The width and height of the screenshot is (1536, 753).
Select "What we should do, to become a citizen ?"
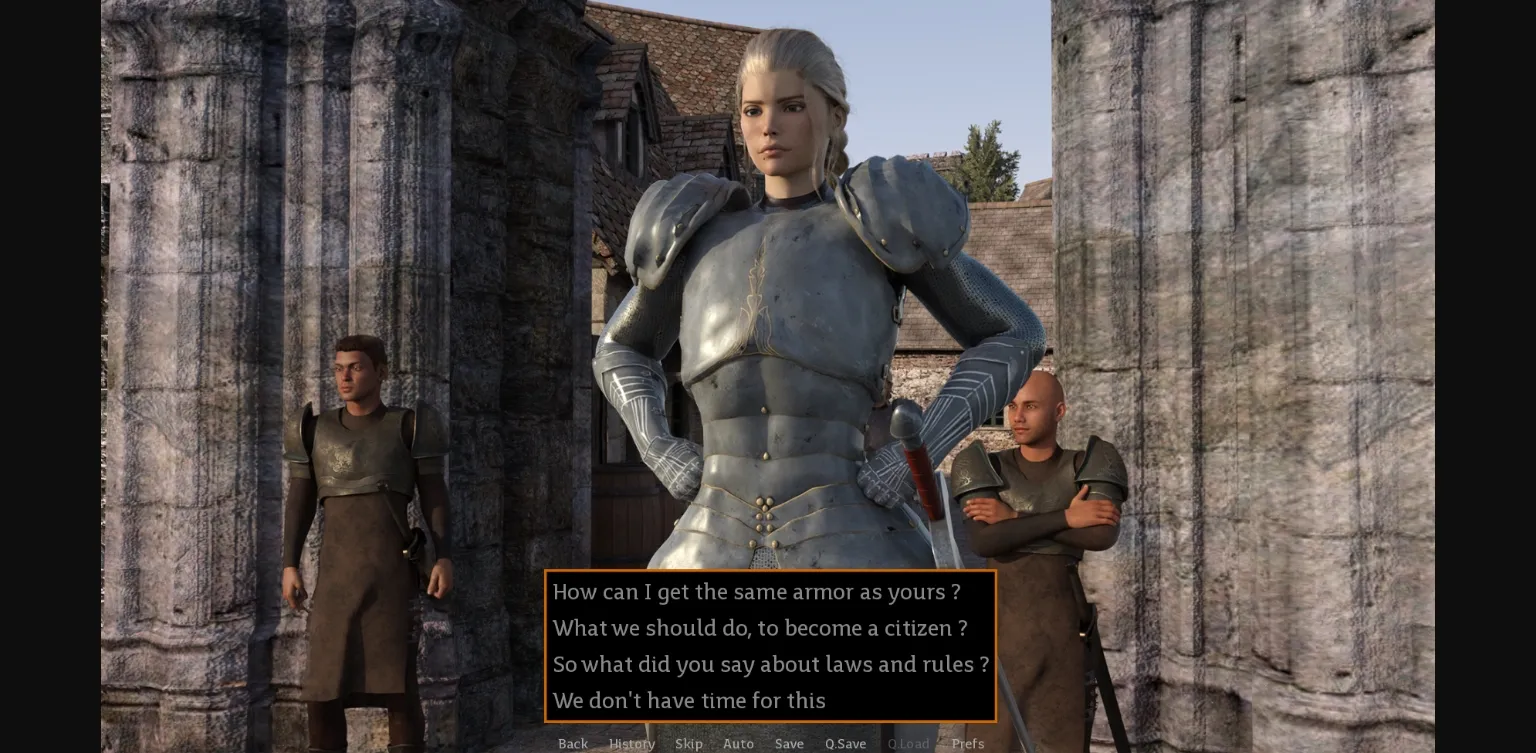[x=759, y=628]
